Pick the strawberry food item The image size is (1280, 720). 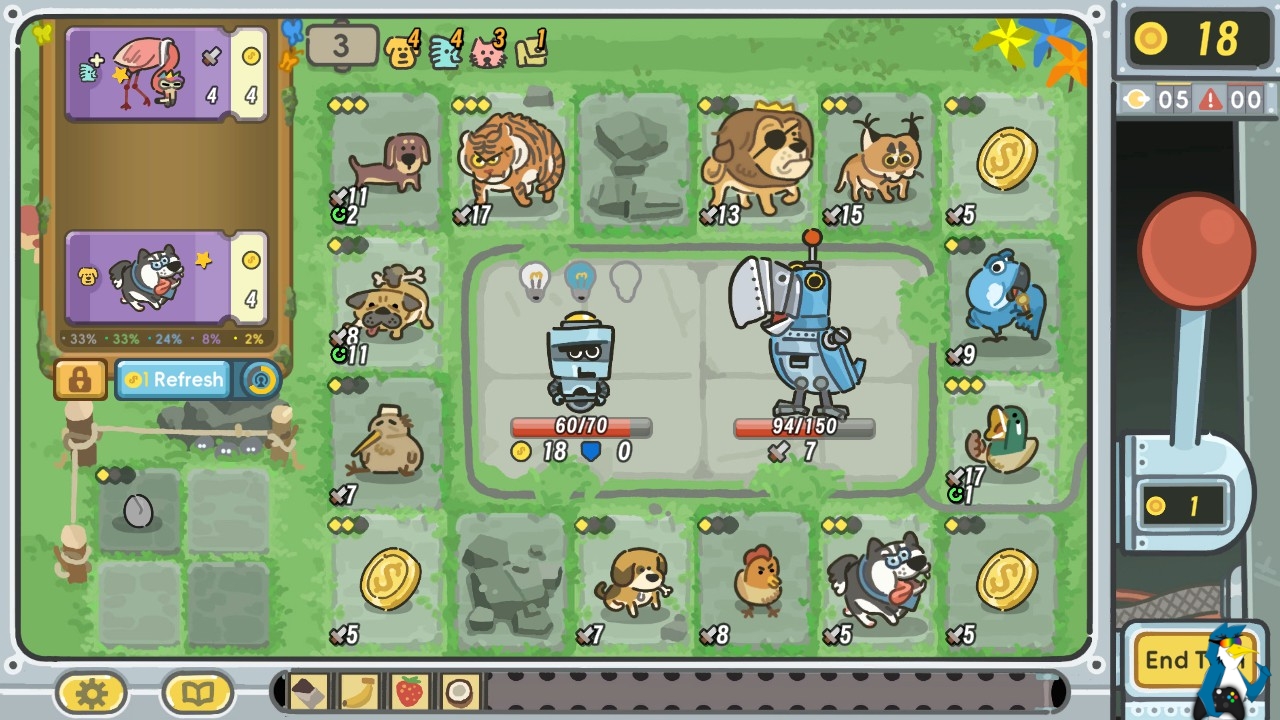click(409, 692)
